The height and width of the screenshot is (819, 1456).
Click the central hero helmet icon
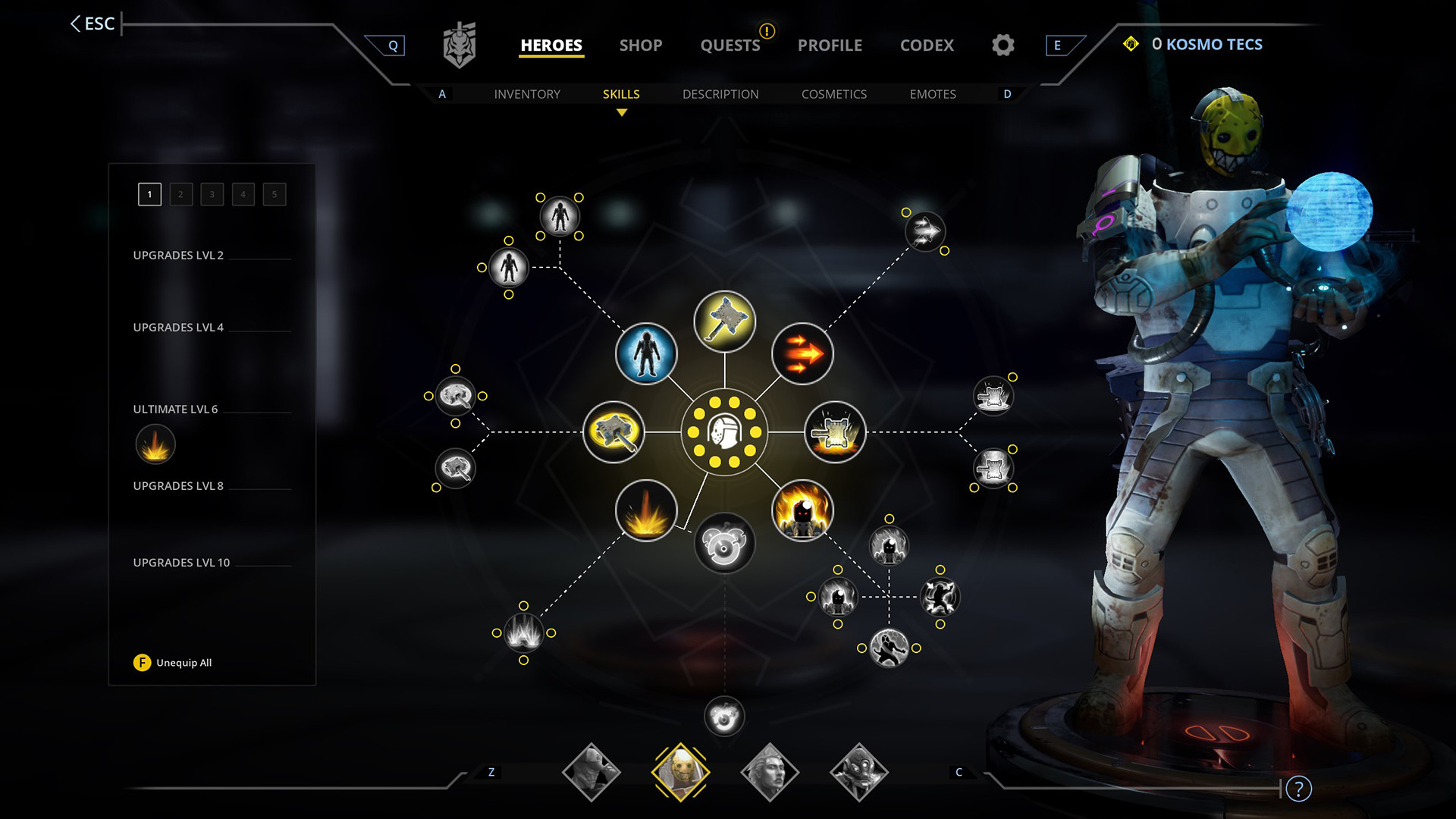[724, 432]
